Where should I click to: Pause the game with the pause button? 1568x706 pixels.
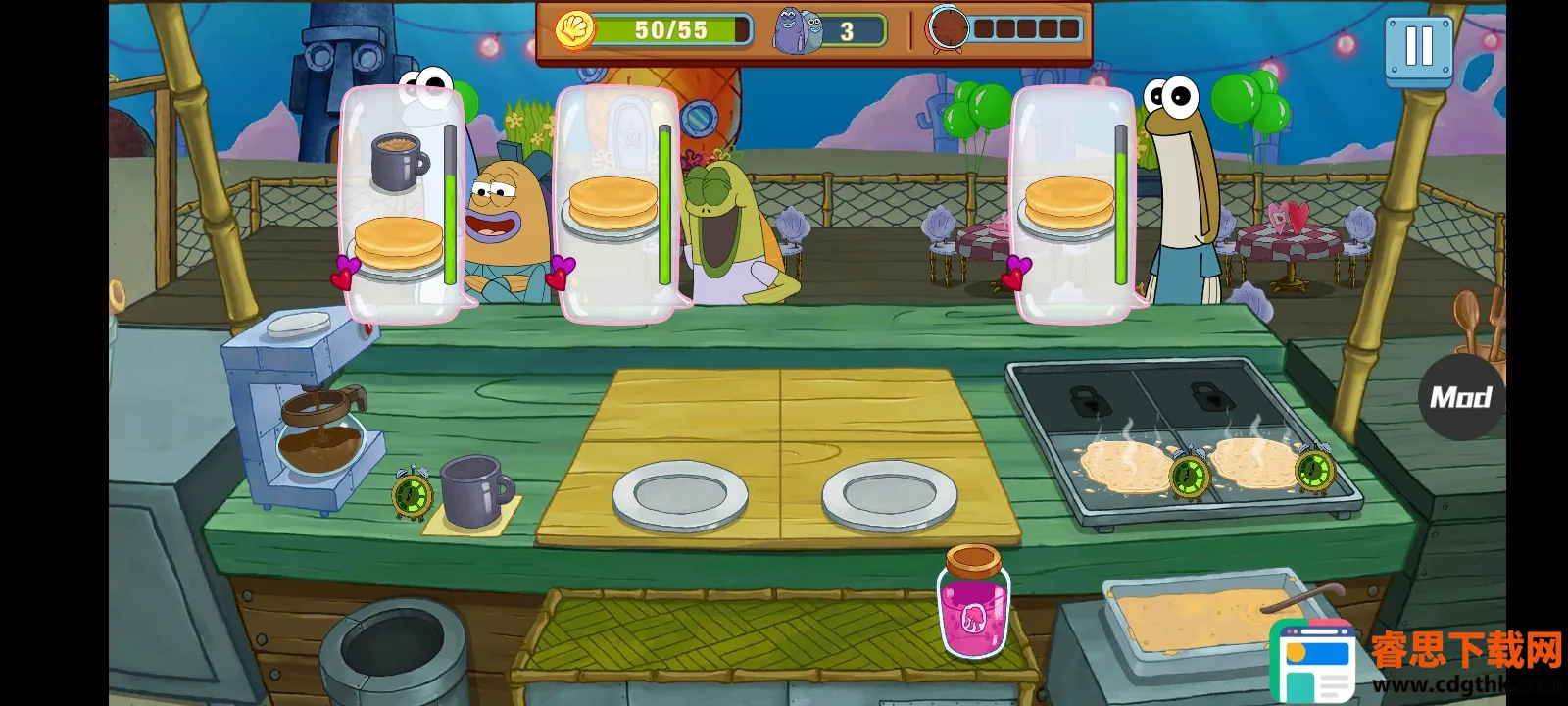(x=1418, y=46)
